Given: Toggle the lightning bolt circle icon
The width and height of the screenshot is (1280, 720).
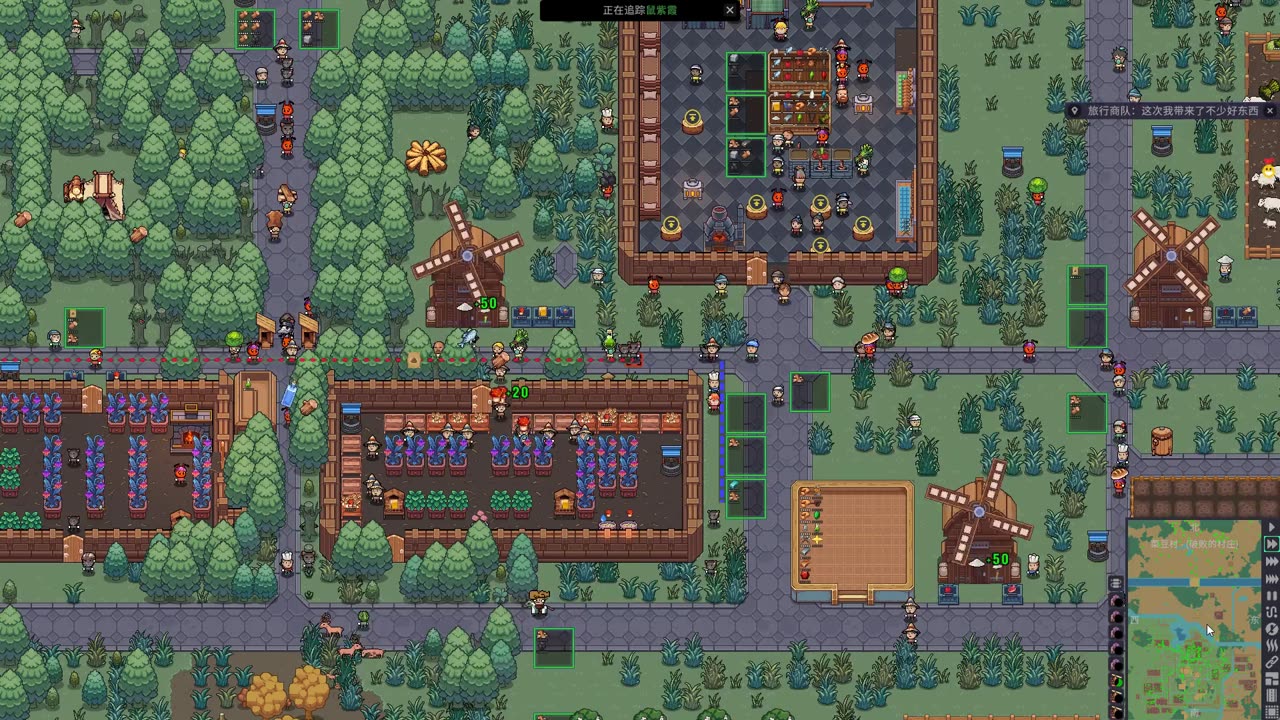Looking at the screenshot, I should [x=1272, y=629].
